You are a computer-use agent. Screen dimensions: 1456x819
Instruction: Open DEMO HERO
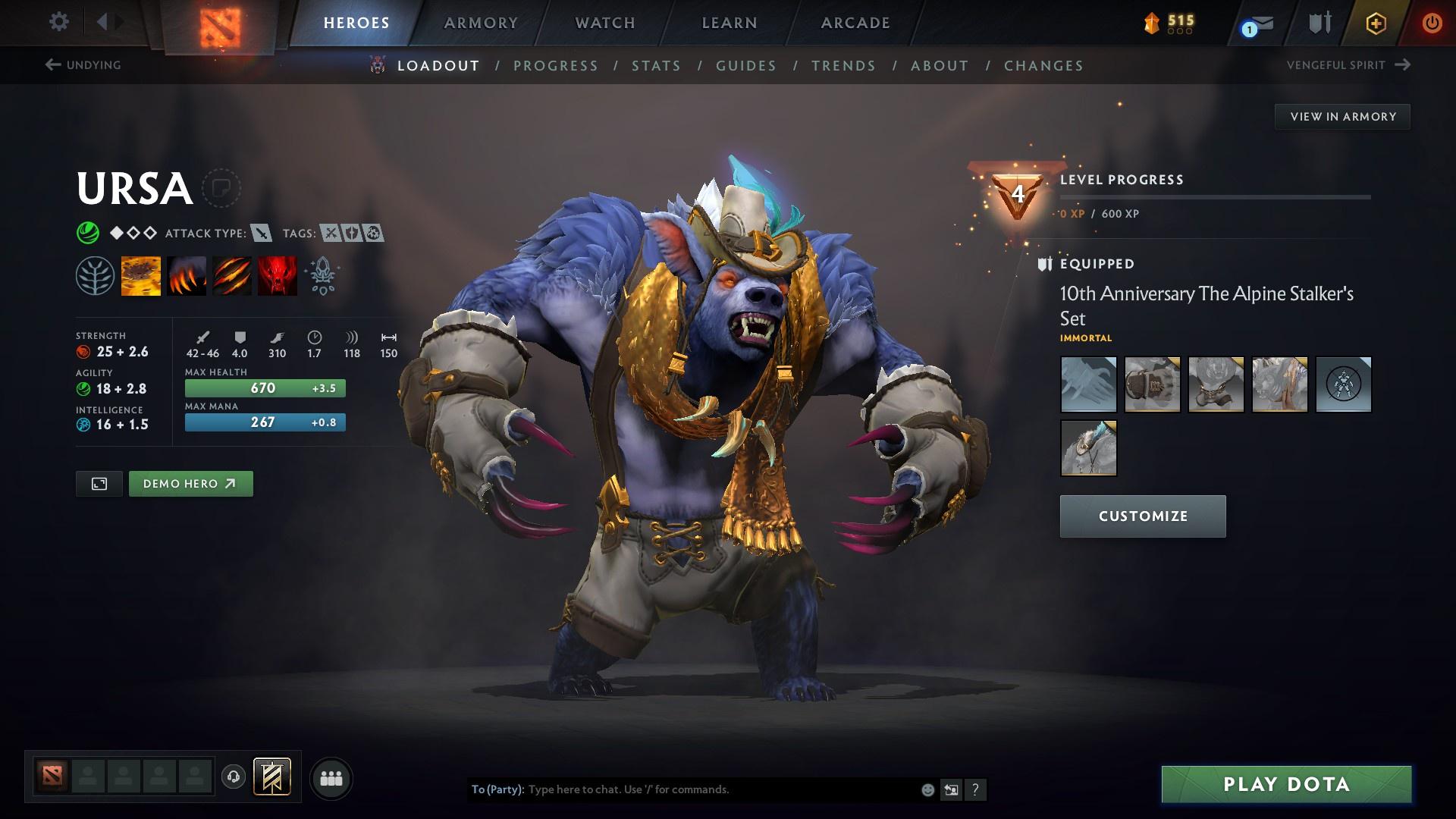tap(190, 483)
